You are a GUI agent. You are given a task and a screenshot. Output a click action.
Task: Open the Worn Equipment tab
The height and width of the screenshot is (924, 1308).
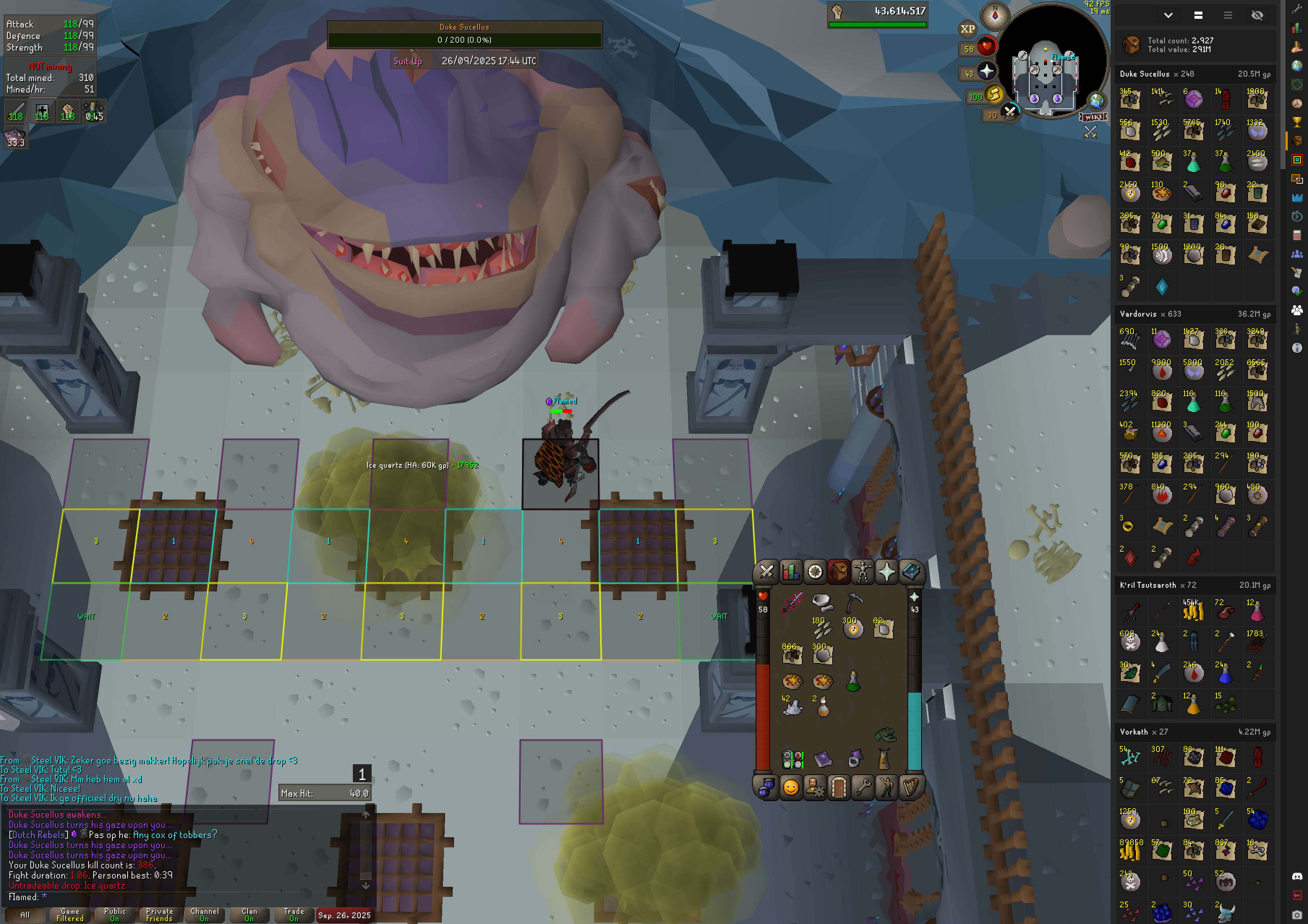coord(863,572)
